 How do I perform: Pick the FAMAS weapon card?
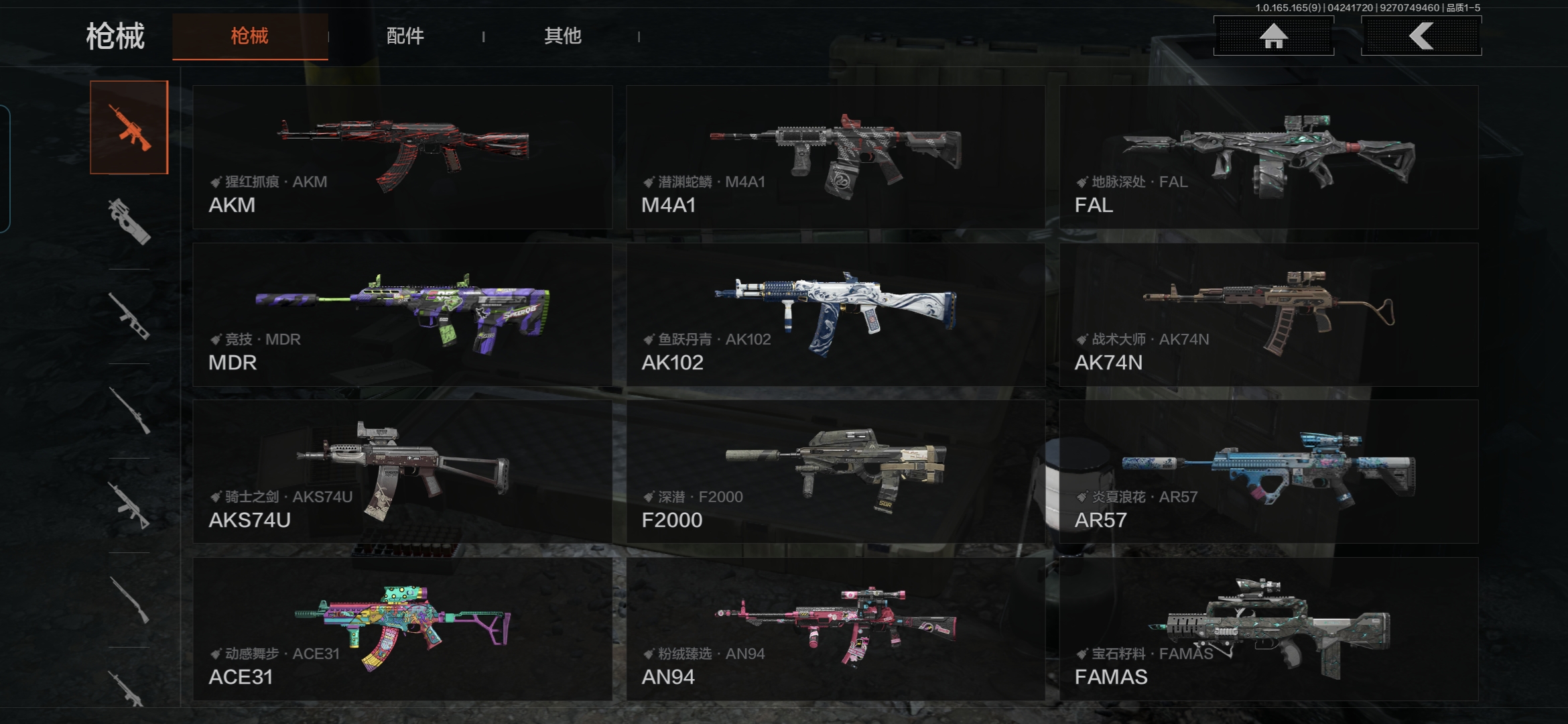(1268, 629)
